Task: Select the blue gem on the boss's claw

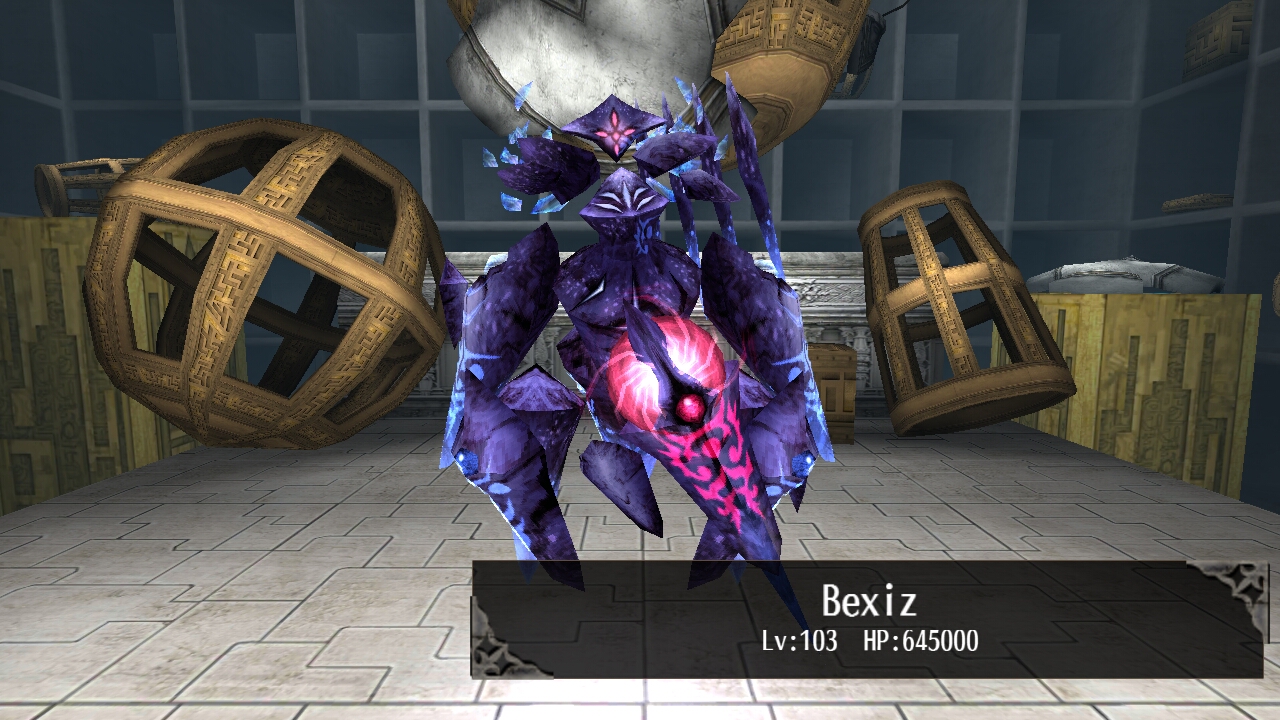Action: pyautogui.click(x=465, y=458)
